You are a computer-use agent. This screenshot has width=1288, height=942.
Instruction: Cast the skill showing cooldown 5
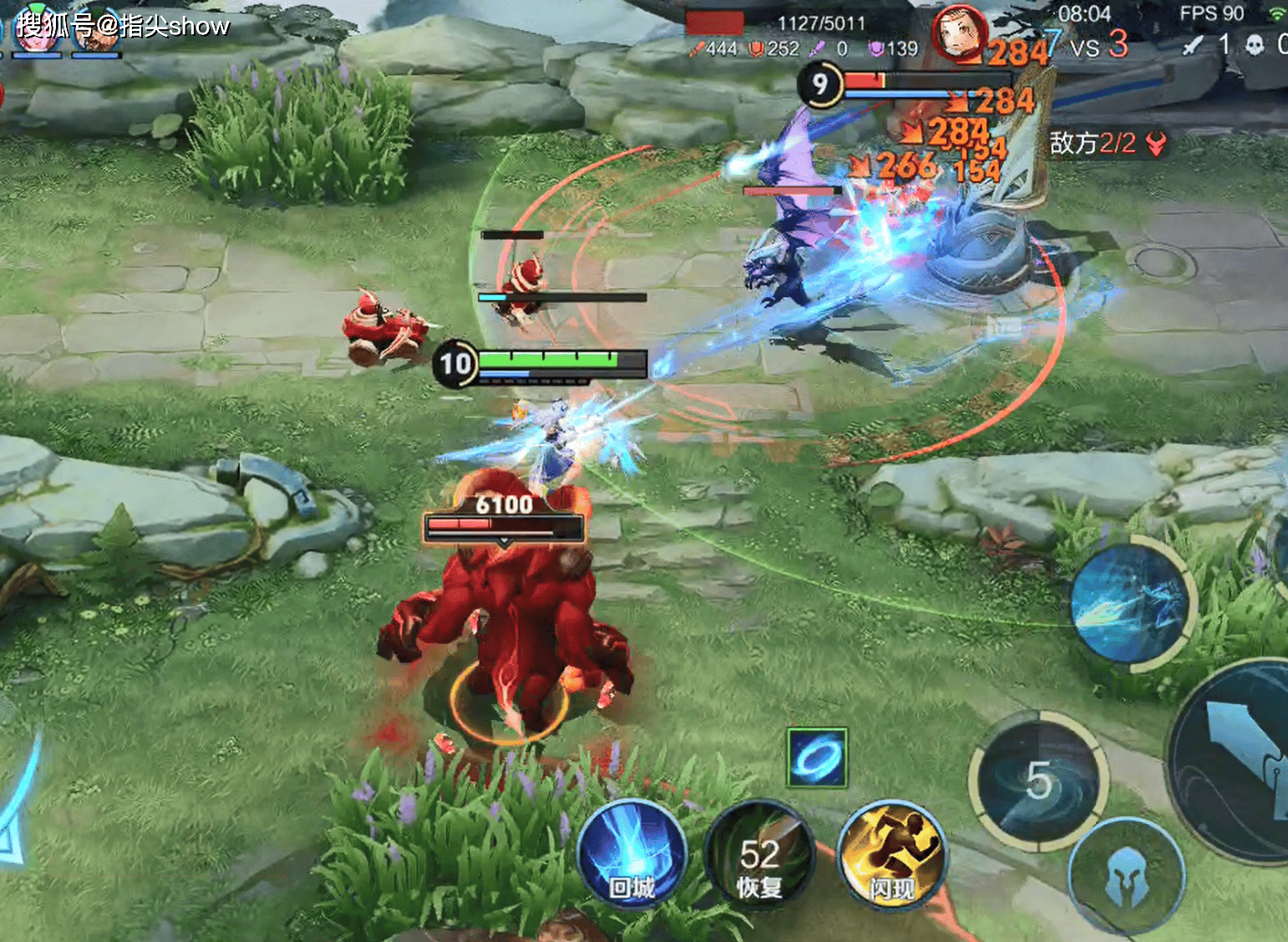1038,781
